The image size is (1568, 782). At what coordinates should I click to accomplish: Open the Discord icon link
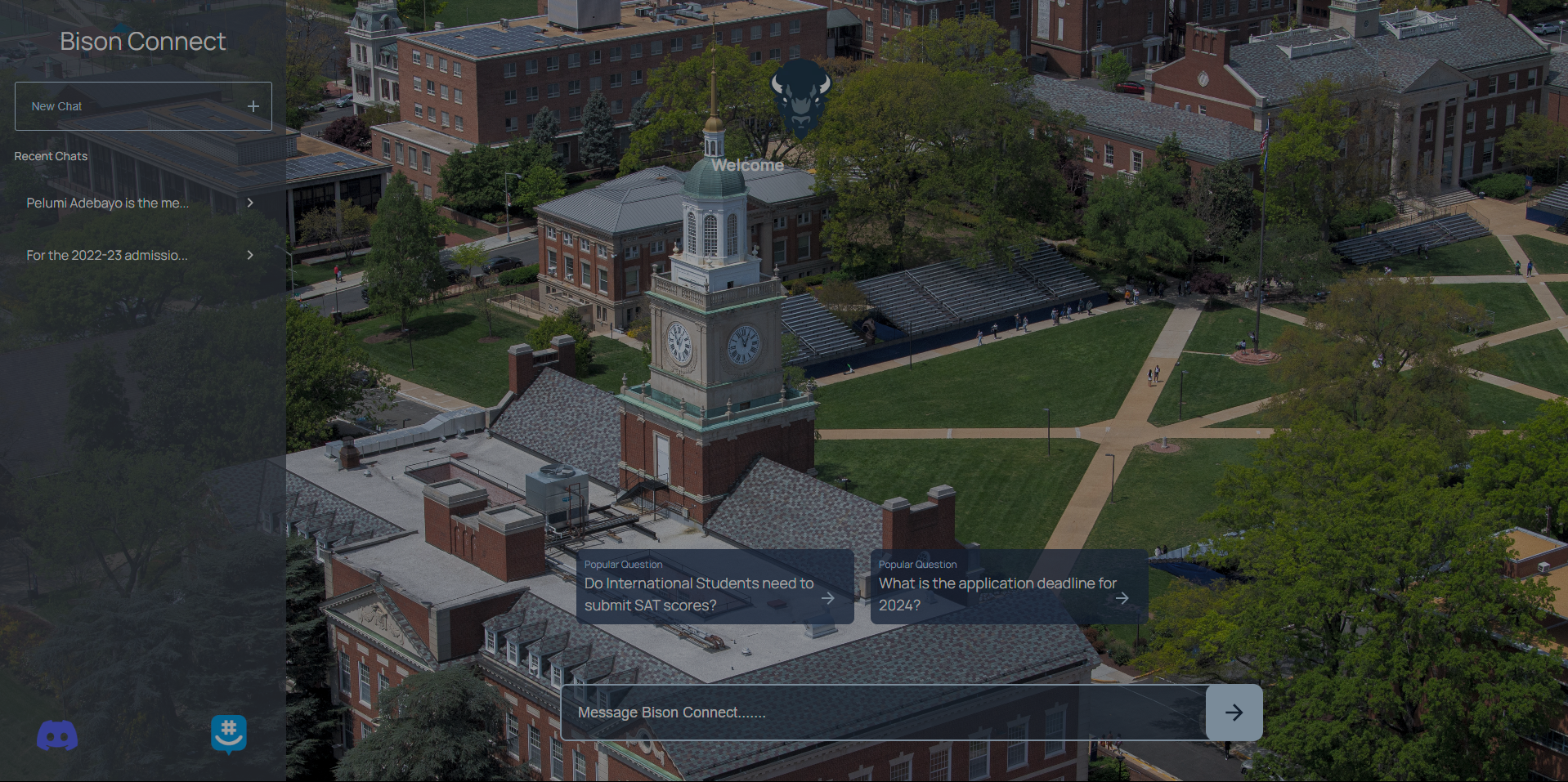coord(57,735)
